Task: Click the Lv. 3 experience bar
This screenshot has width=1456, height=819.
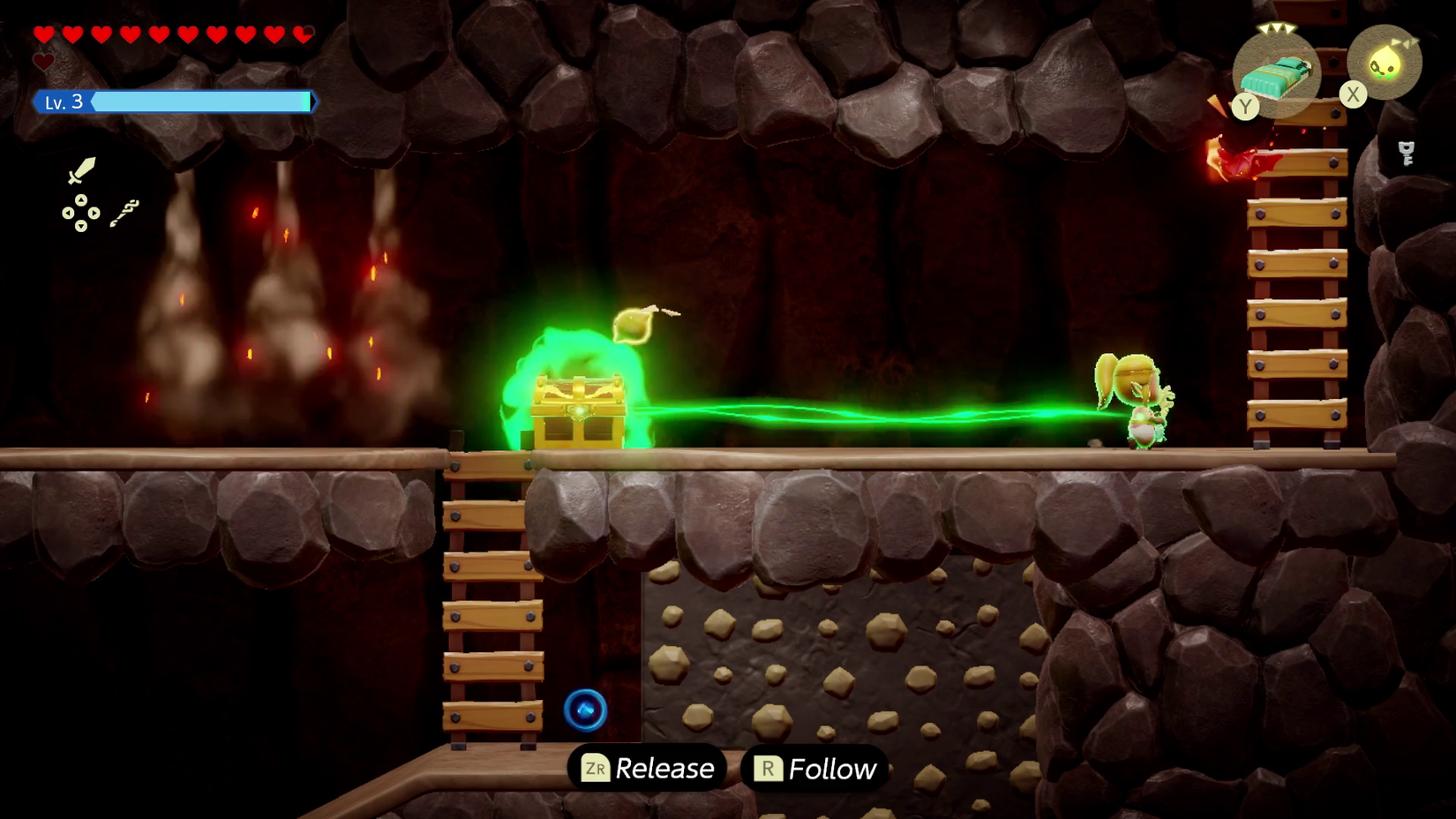Action: 203,103
